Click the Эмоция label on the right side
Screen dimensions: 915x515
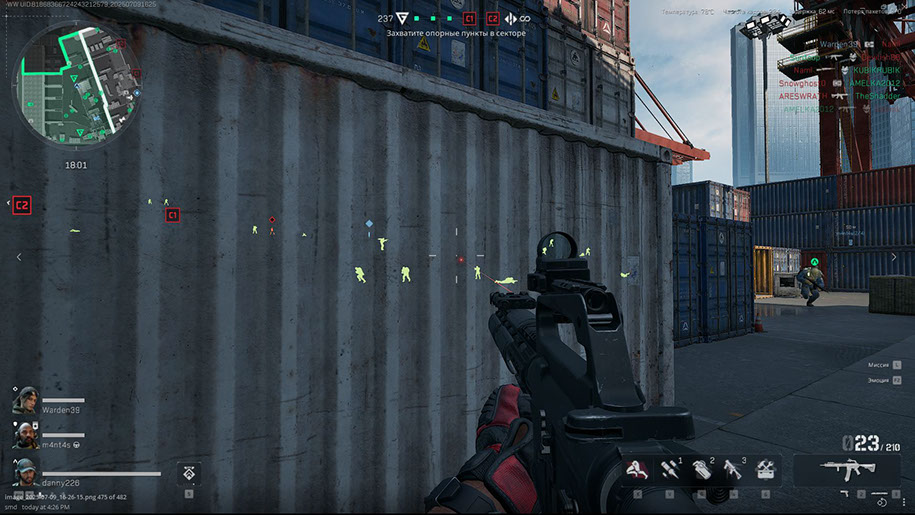click(876, 380)
